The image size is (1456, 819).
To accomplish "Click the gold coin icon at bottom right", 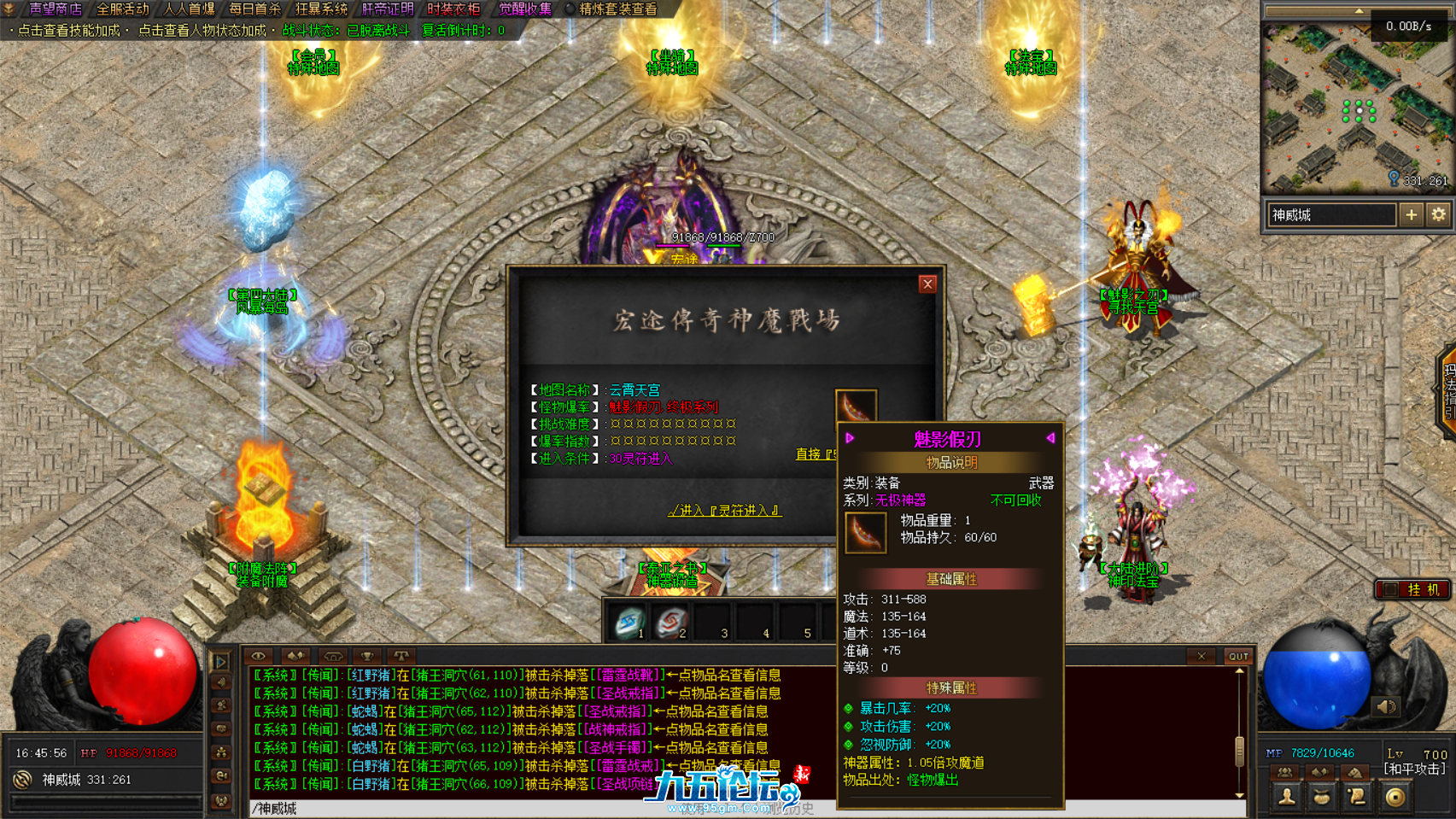I will point(1391,797).
